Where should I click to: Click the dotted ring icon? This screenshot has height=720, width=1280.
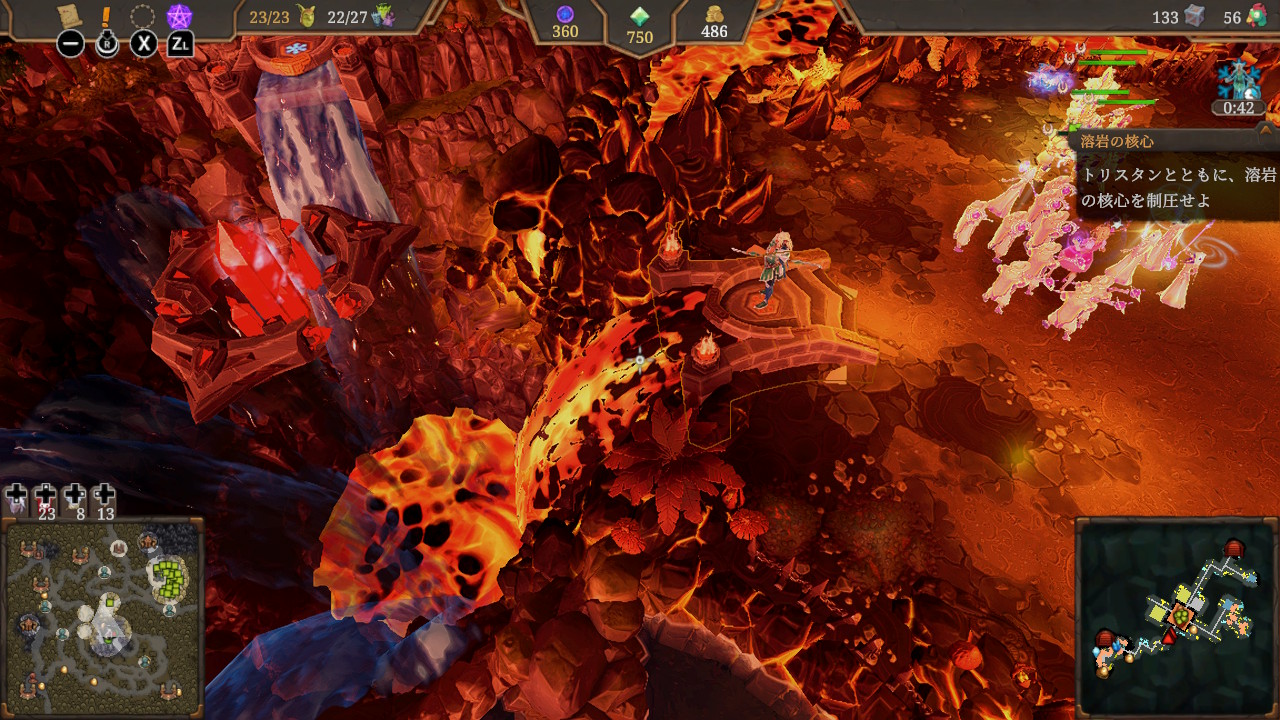143,17
